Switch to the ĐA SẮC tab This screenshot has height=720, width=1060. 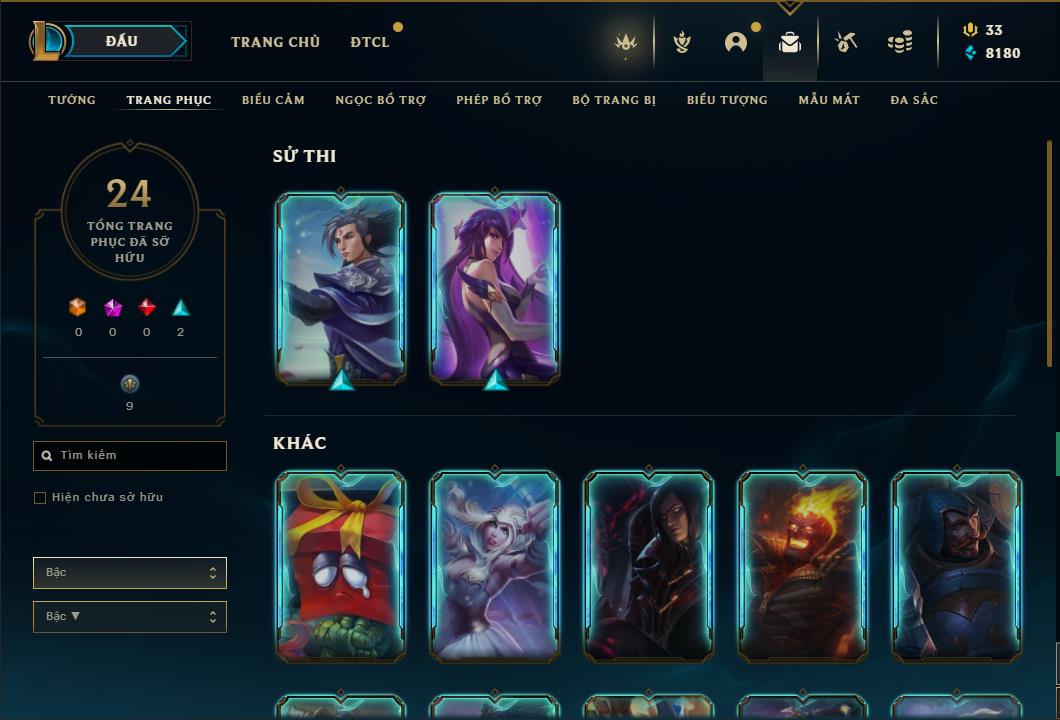tap(914, 100)
